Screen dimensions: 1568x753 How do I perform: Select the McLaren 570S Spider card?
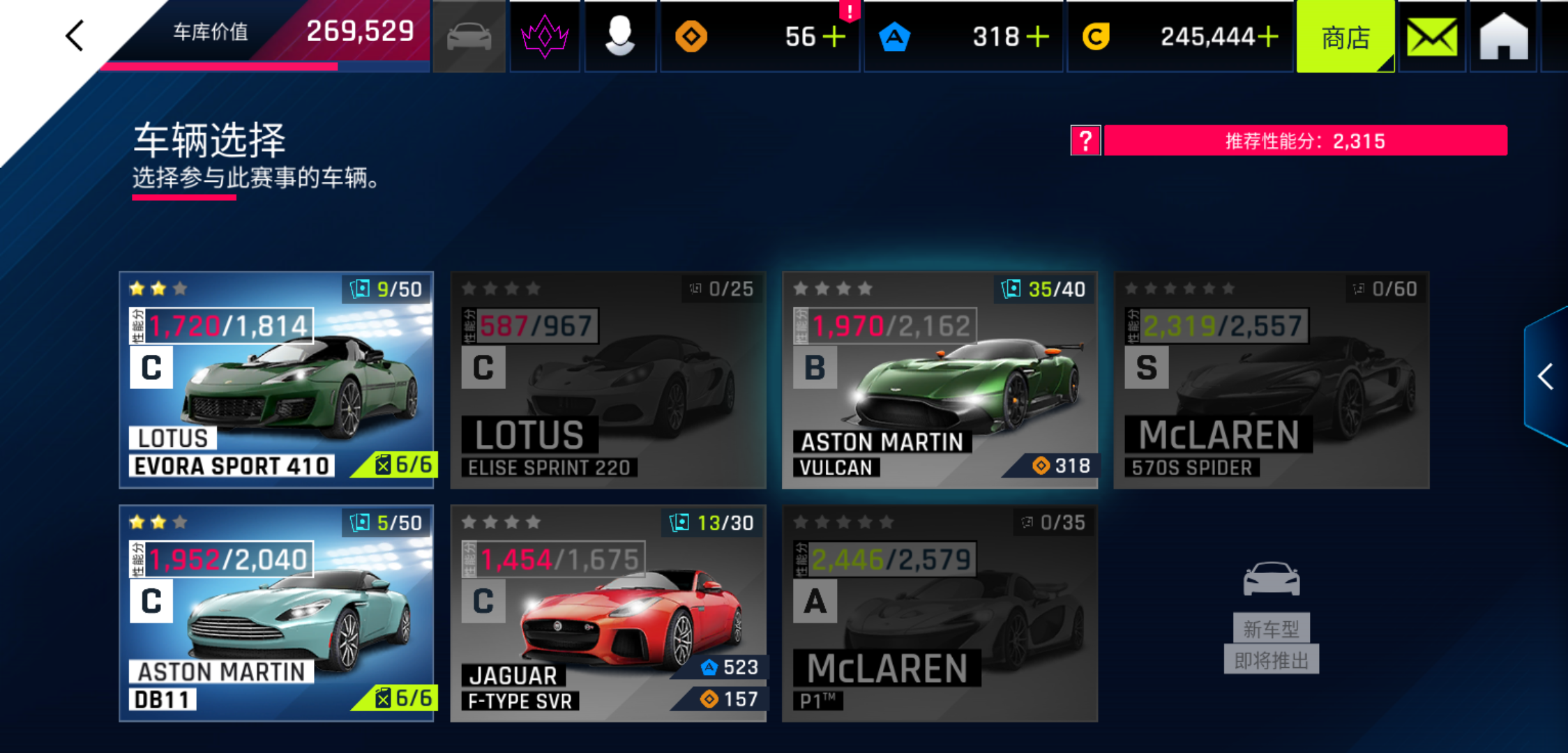point(1271,379)
